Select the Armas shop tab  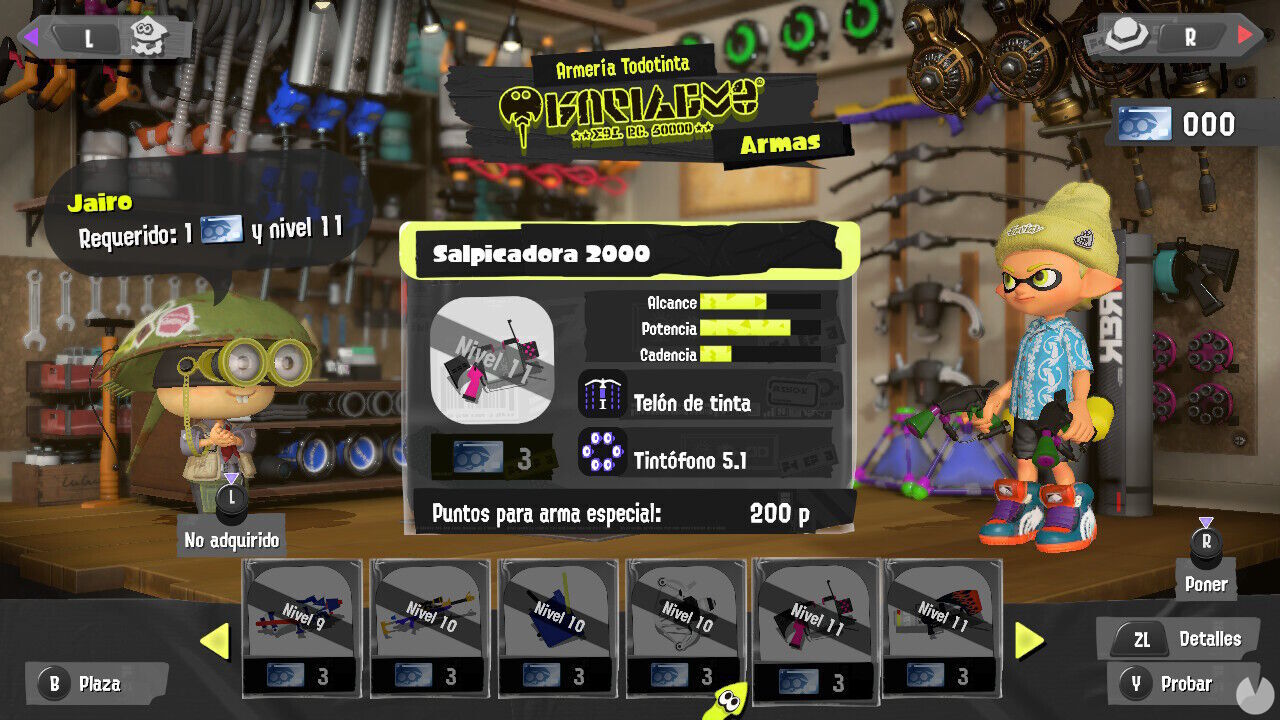[x=782, y=142]
